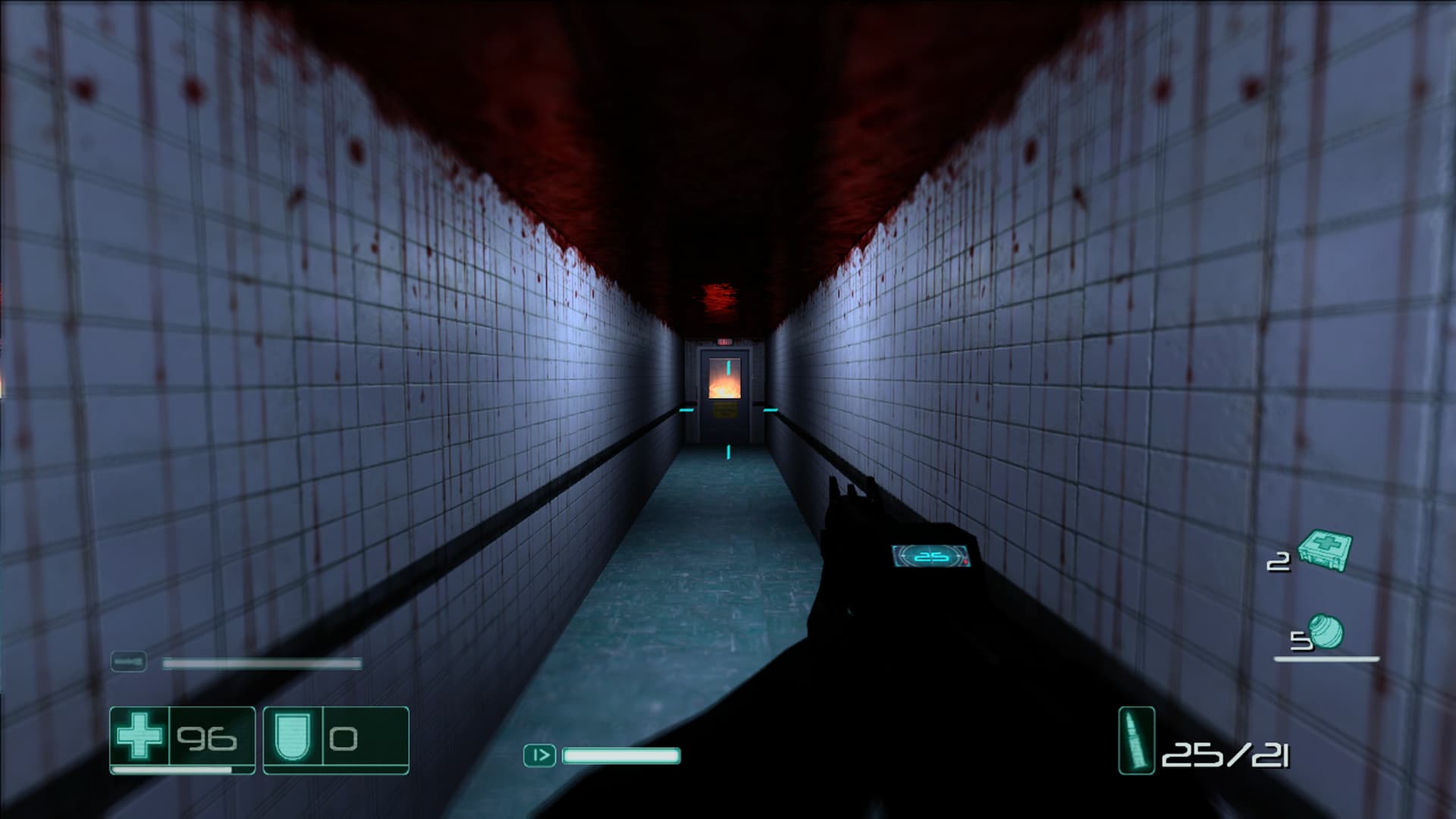Click the green health cross icon
Image resolution: width=1456 pixels, height=819 pixels.
[140, 736]
